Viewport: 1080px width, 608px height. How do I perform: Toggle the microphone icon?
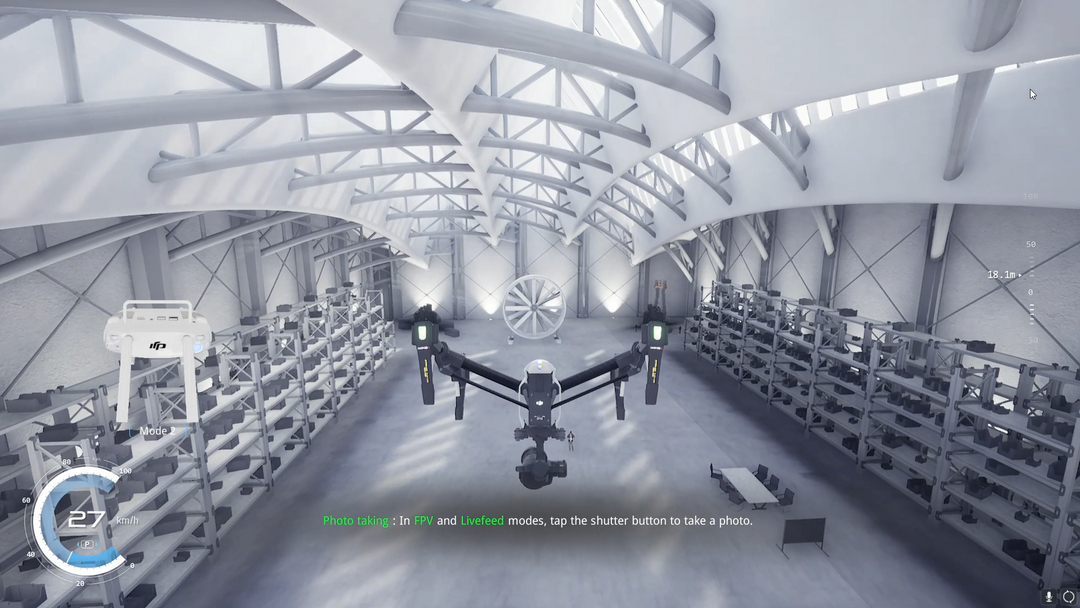(x=1049, y=596)
